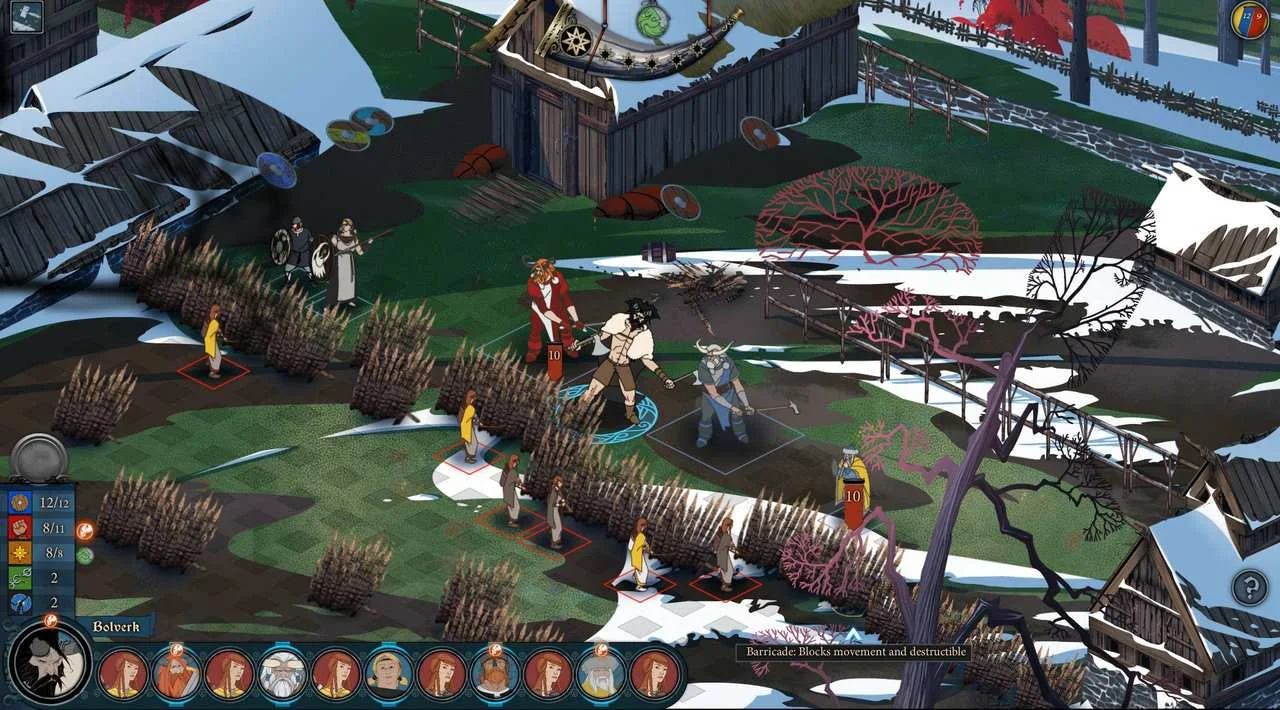Select the red fist strength stat icon

coord(20,528)
